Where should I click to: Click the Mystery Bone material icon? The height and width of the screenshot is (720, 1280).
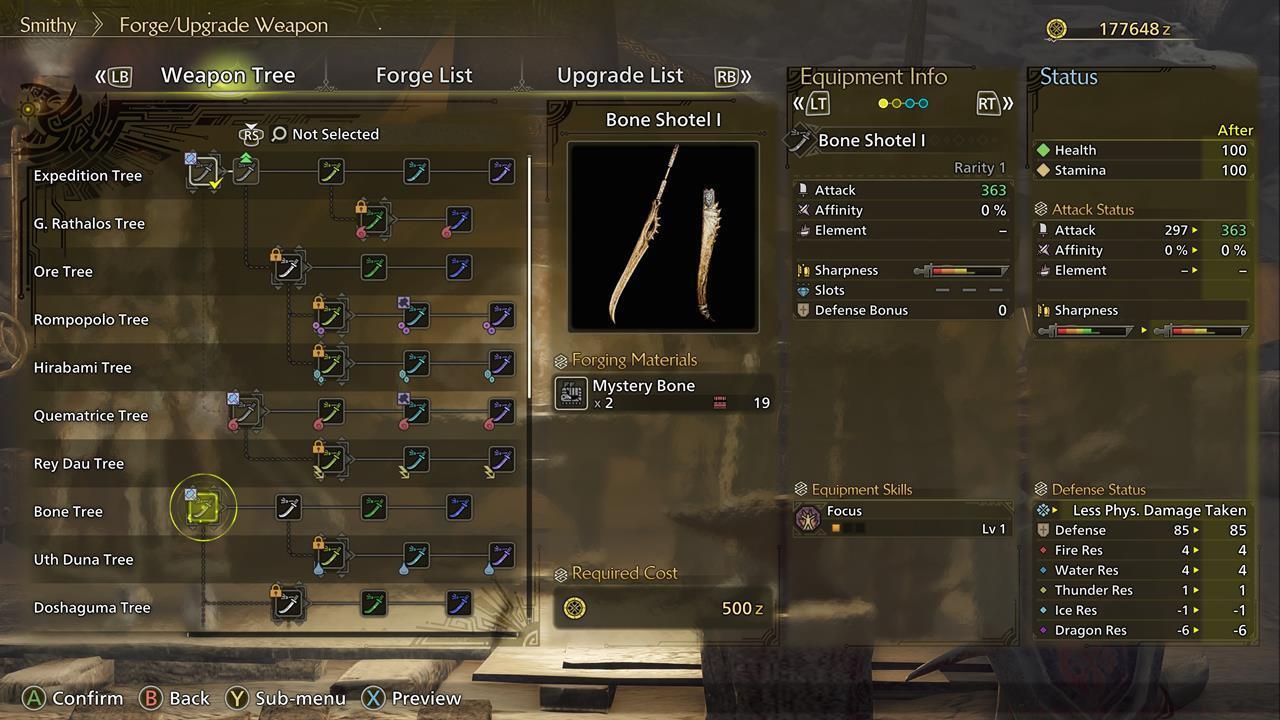pyautogui.click(x=571, y=394)
